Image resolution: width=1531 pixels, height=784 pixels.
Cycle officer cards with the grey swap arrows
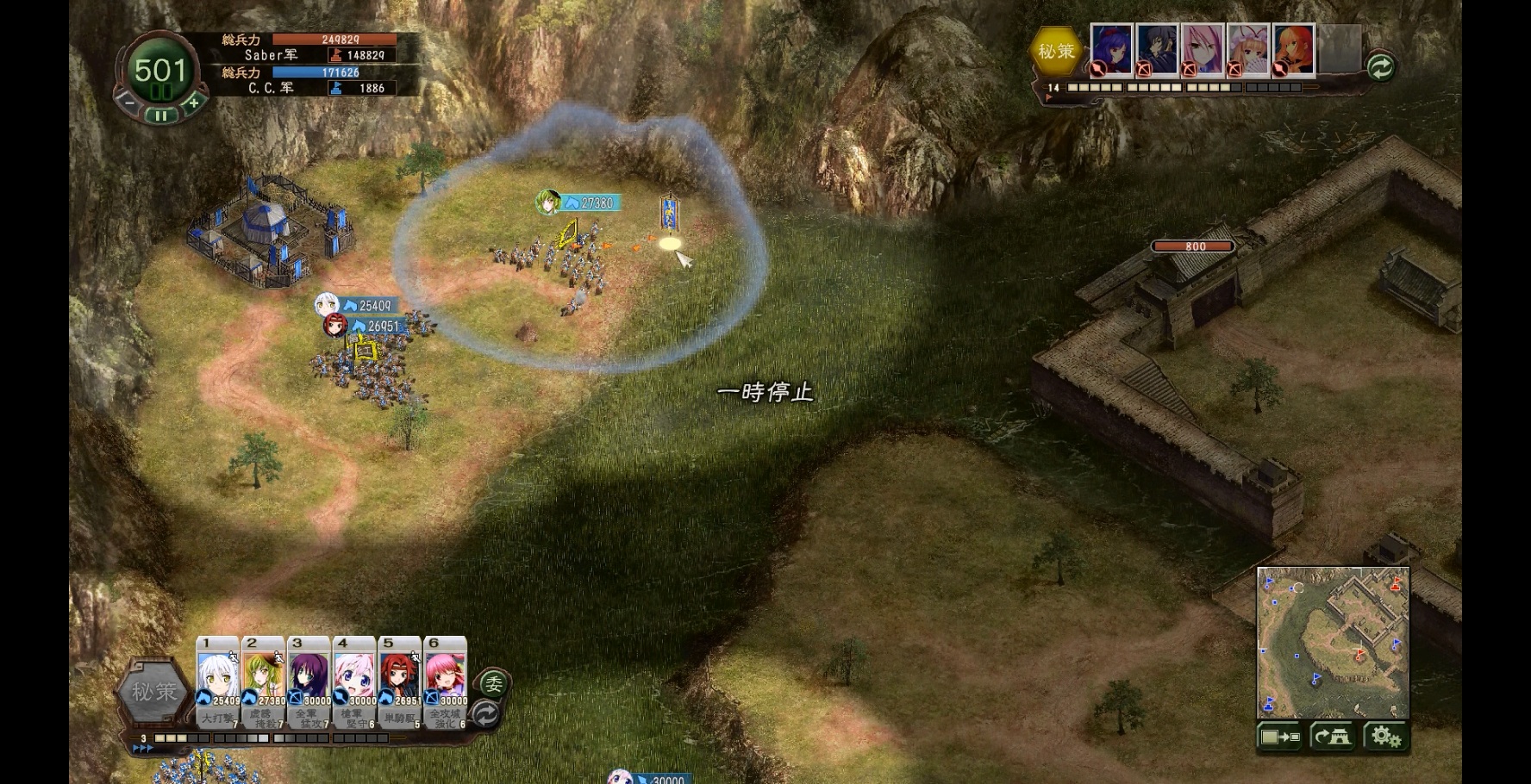486,713
